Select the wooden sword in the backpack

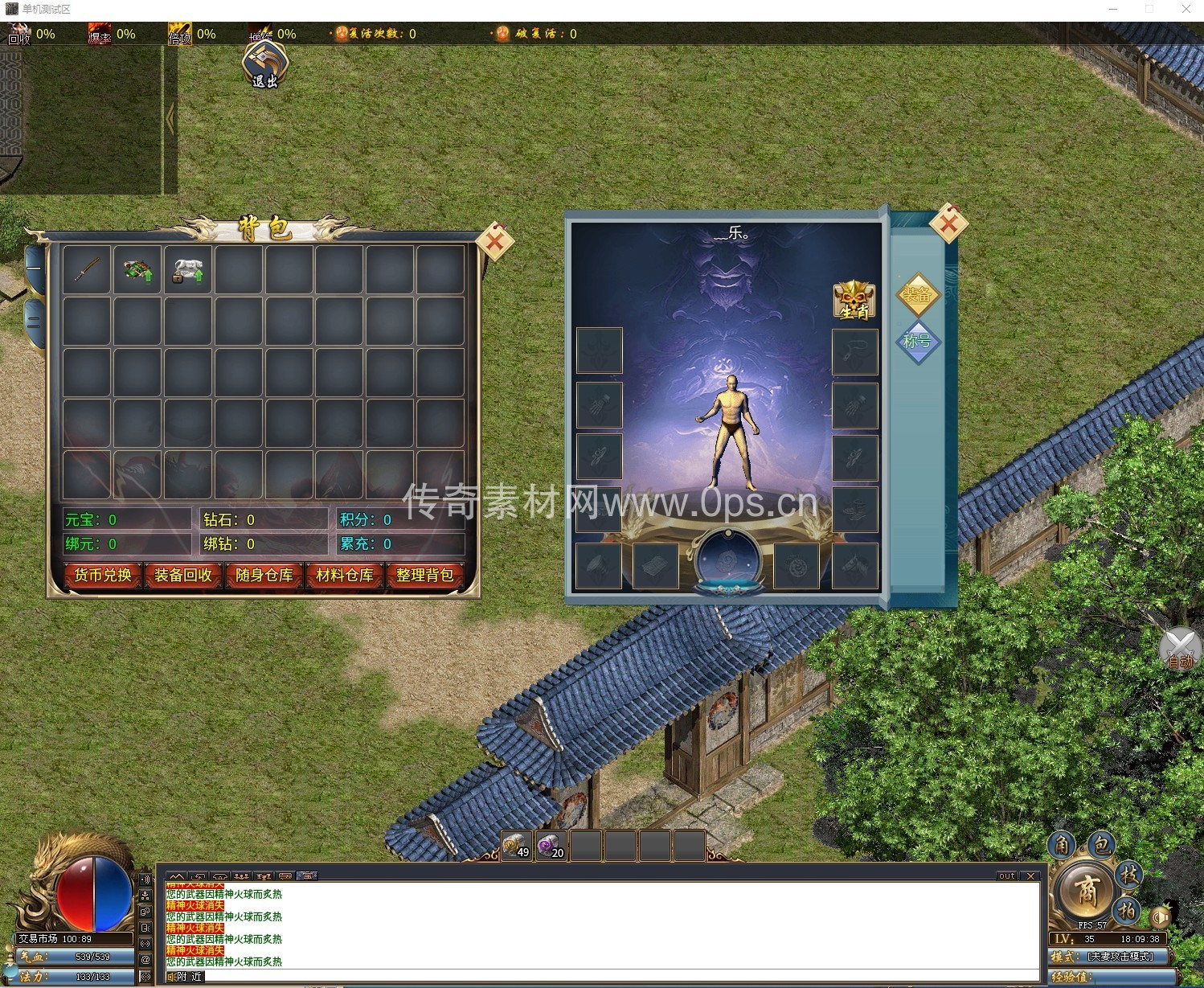click(x=87, y=269)
